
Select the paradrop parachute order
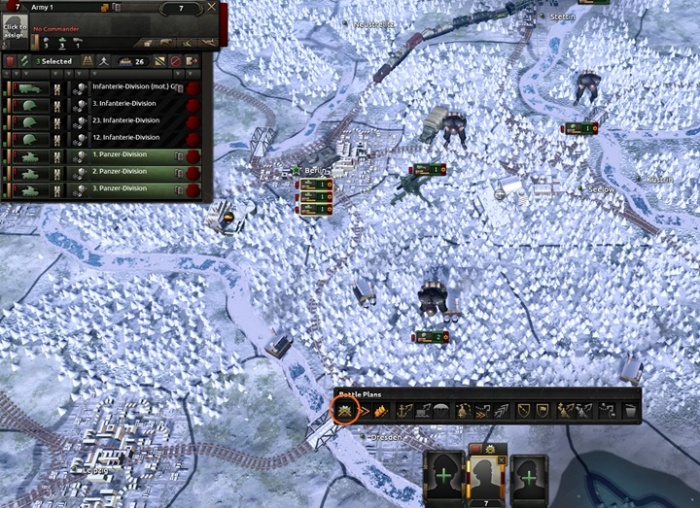[441, 410]
